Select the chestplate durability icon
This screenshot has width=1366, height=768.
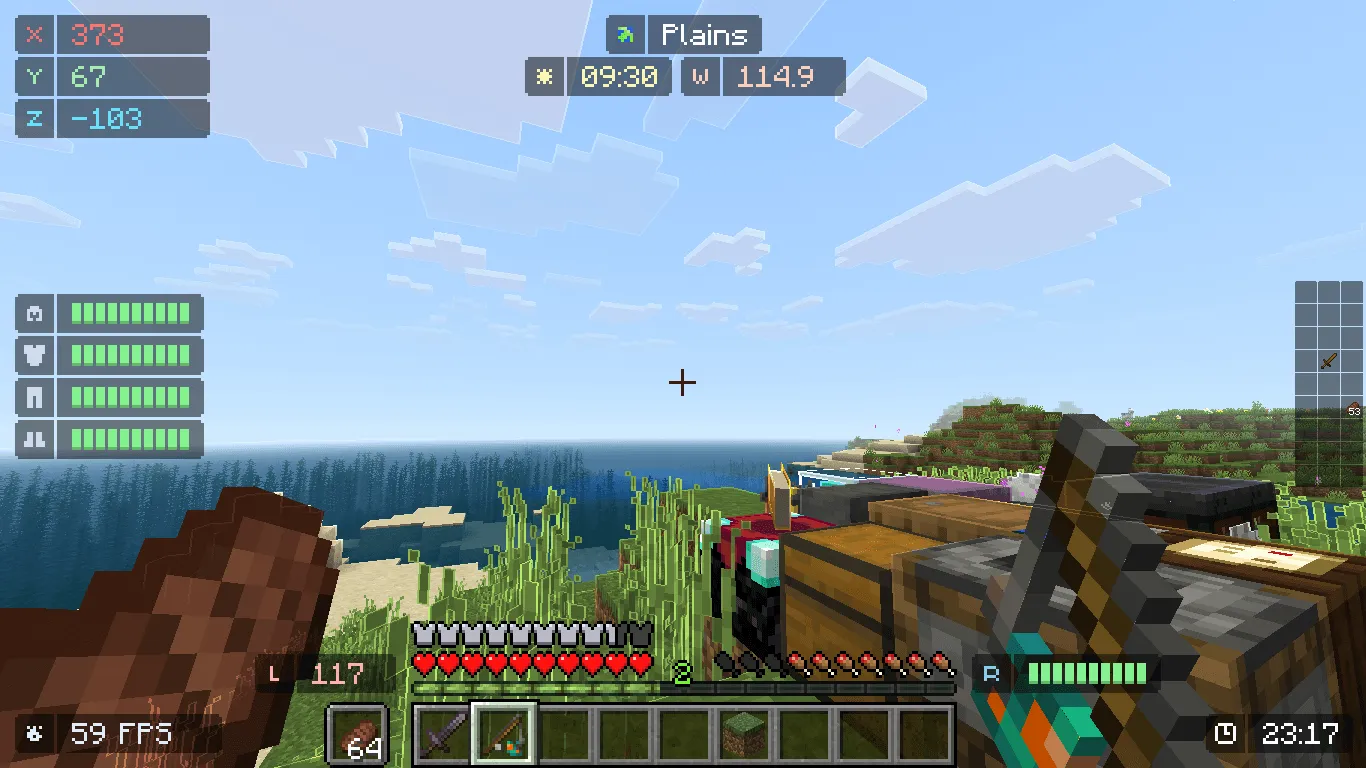click(x=33, y=355)
